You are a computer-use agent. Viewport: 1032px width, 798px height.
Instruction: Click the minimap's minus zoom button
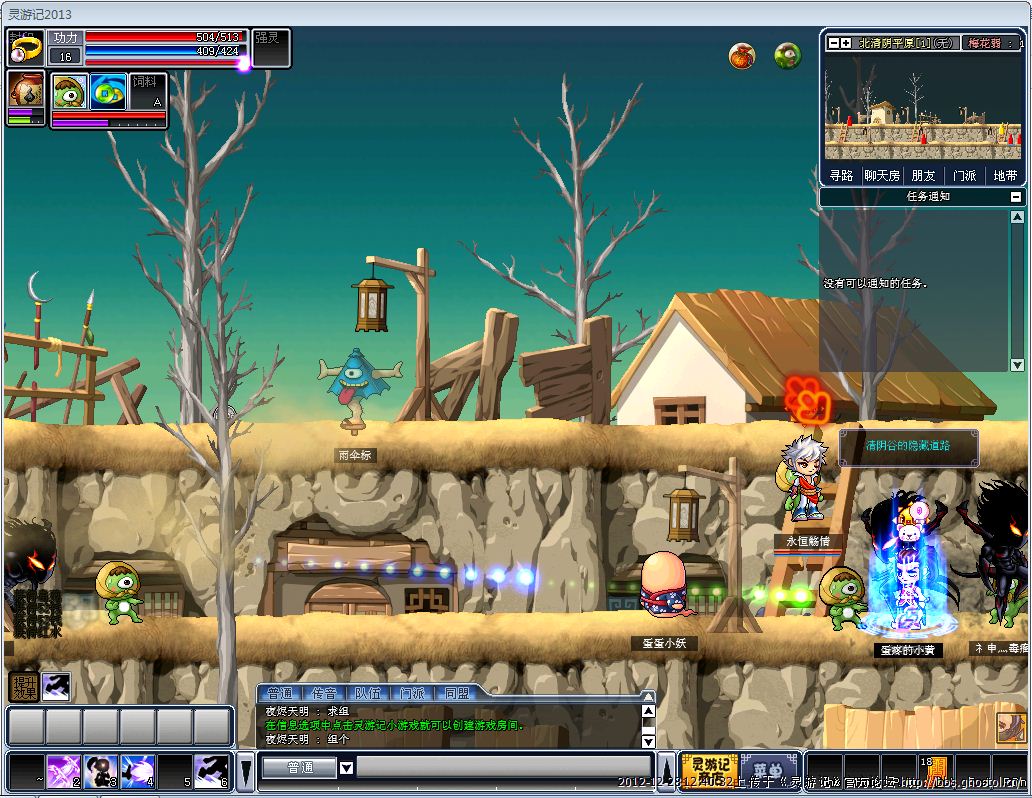832,43
